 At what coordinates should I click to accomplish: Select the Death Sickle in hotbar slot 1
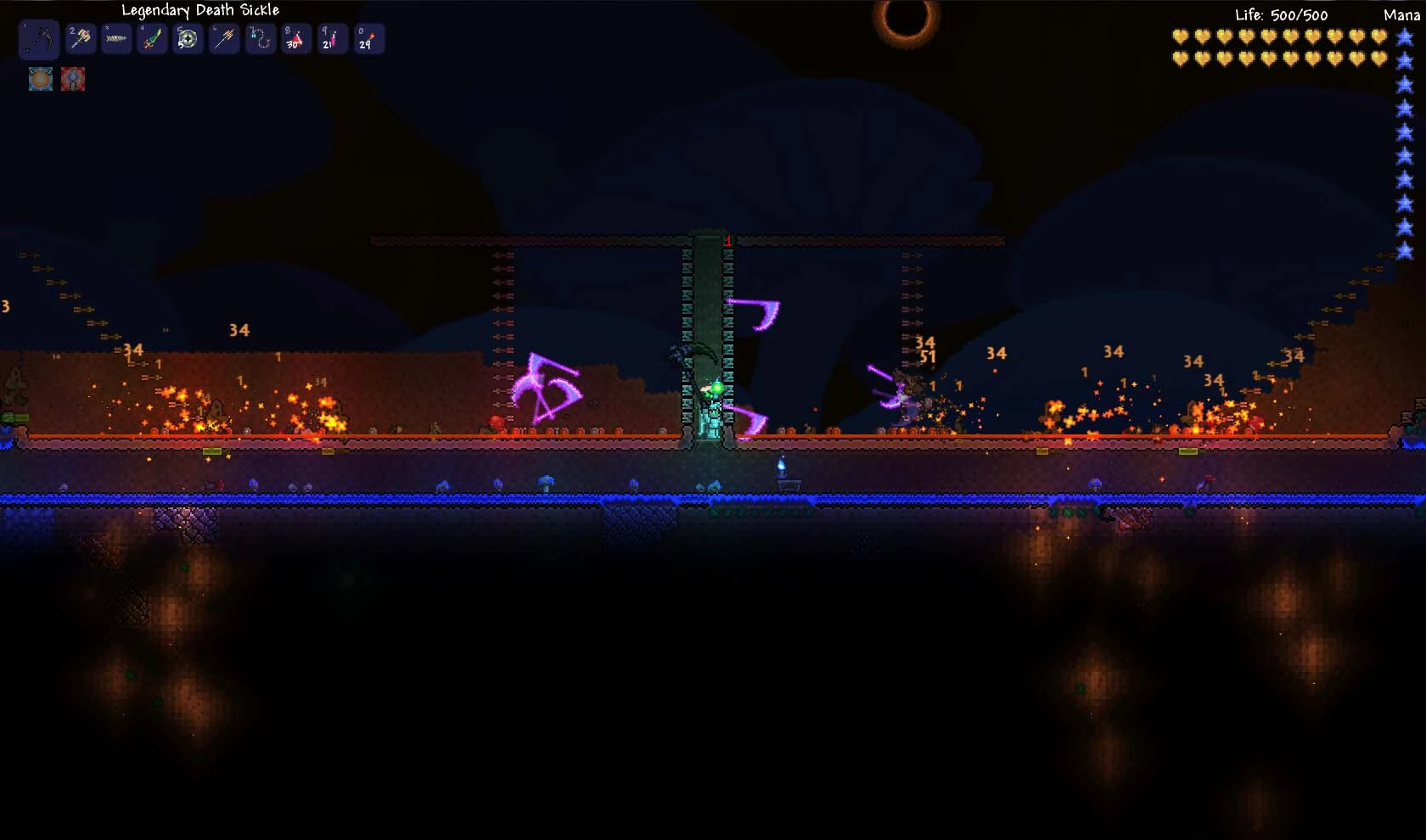coord(39,39)
